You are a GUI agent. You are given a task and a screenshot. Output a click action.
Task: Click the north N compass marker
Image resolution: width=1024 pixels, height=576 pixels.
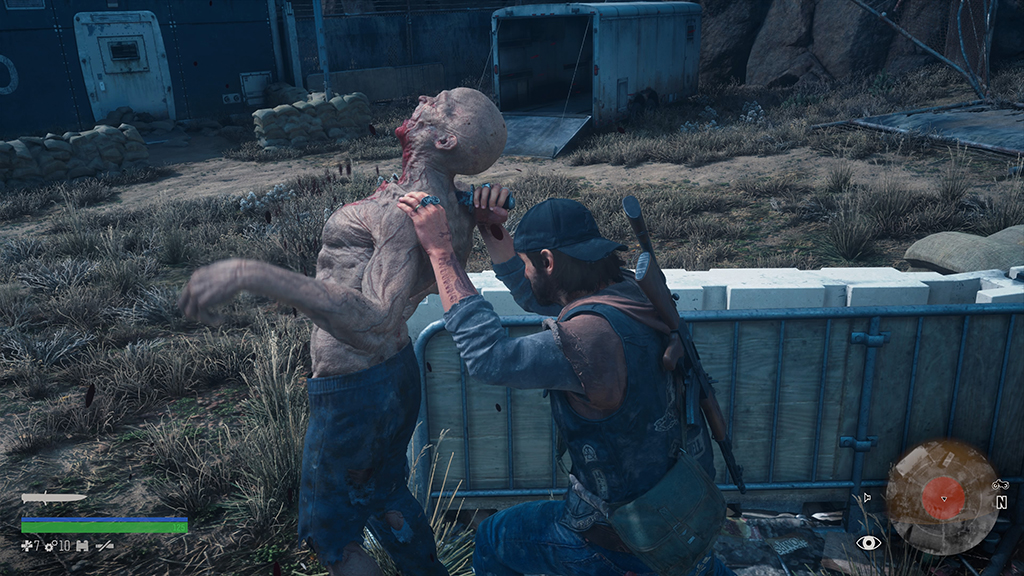tap(1001, 503)
